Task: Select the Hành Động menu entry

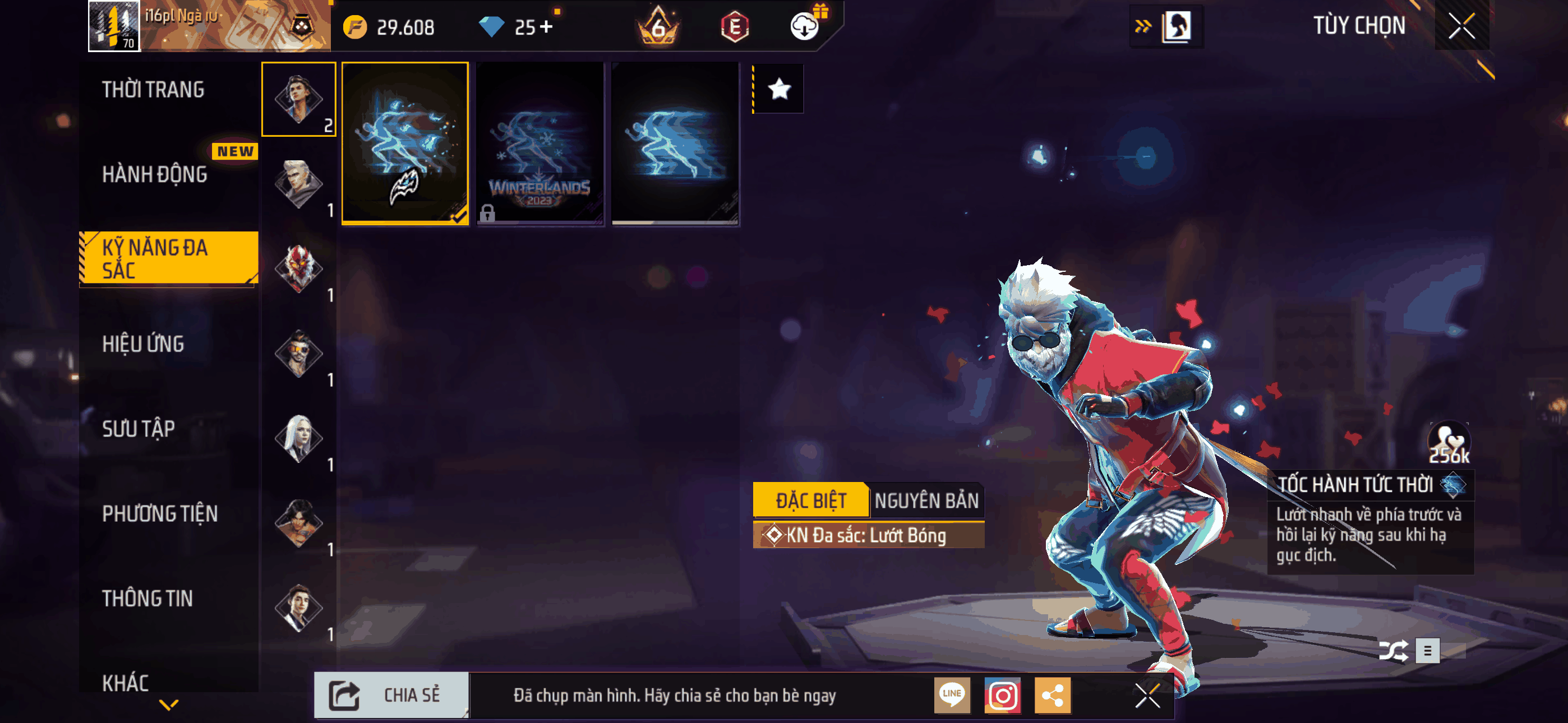Action: [x=155, y=175]
